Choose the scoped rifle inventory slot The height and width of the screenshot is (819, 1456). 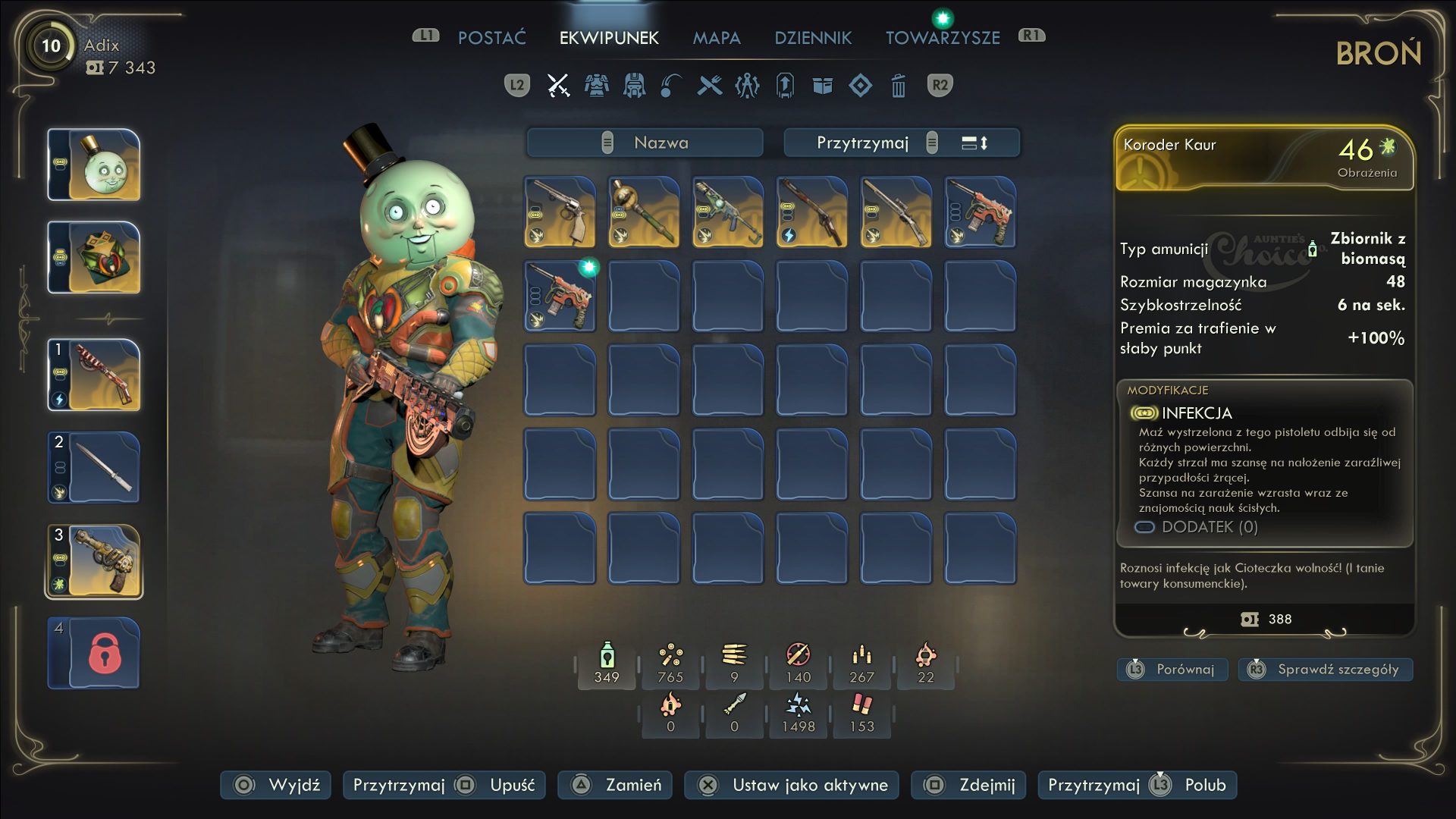pyautogui.click(x=896, y=212)
